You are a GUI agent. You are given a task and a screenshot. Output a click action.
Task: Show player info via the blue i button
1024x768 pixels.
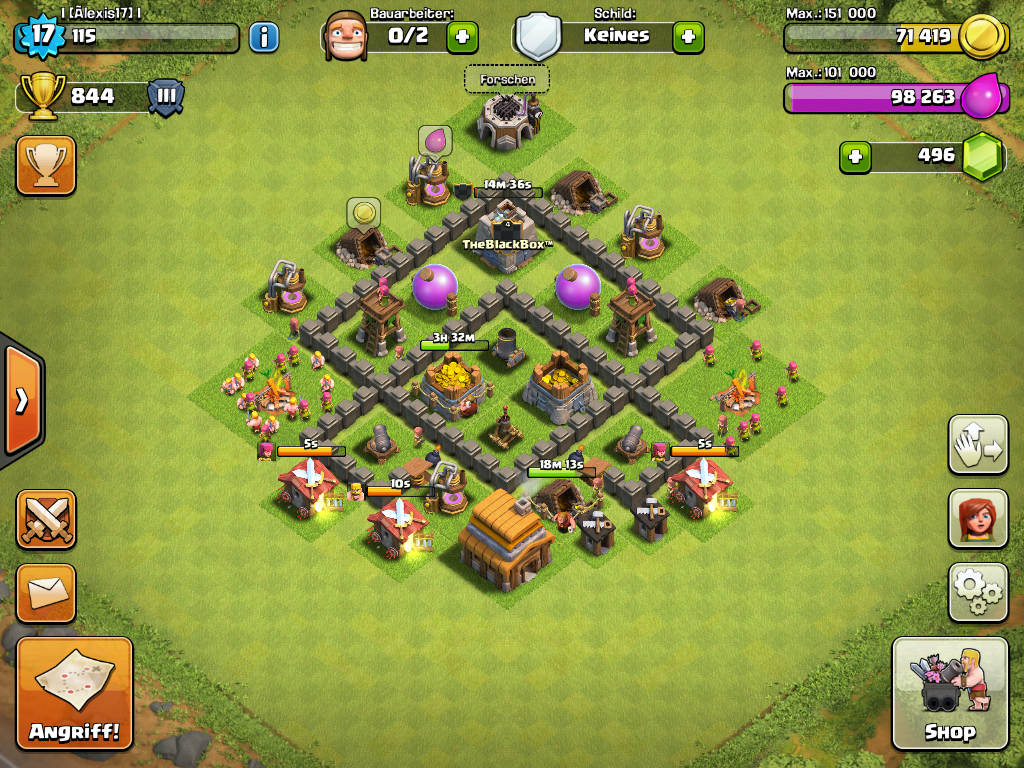[x=264, y=38]
